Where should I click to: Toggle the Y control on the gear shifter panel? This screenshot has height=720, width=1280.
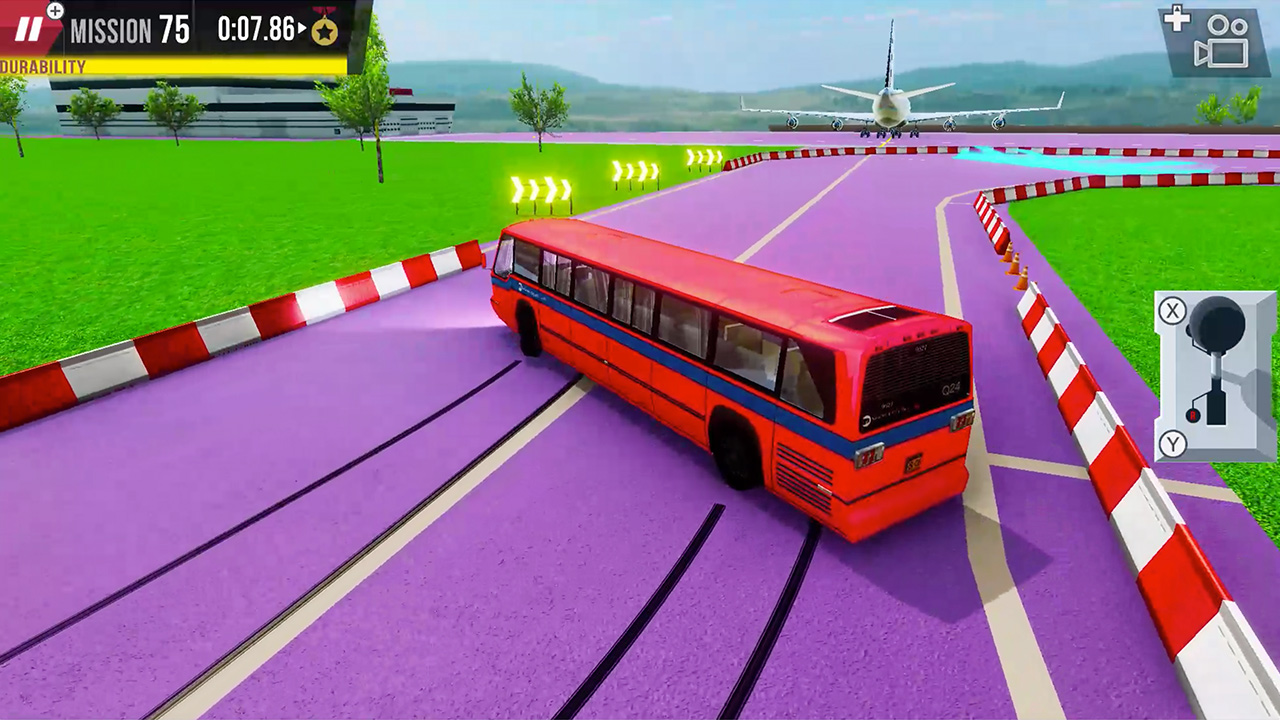tap(1173, 444)
